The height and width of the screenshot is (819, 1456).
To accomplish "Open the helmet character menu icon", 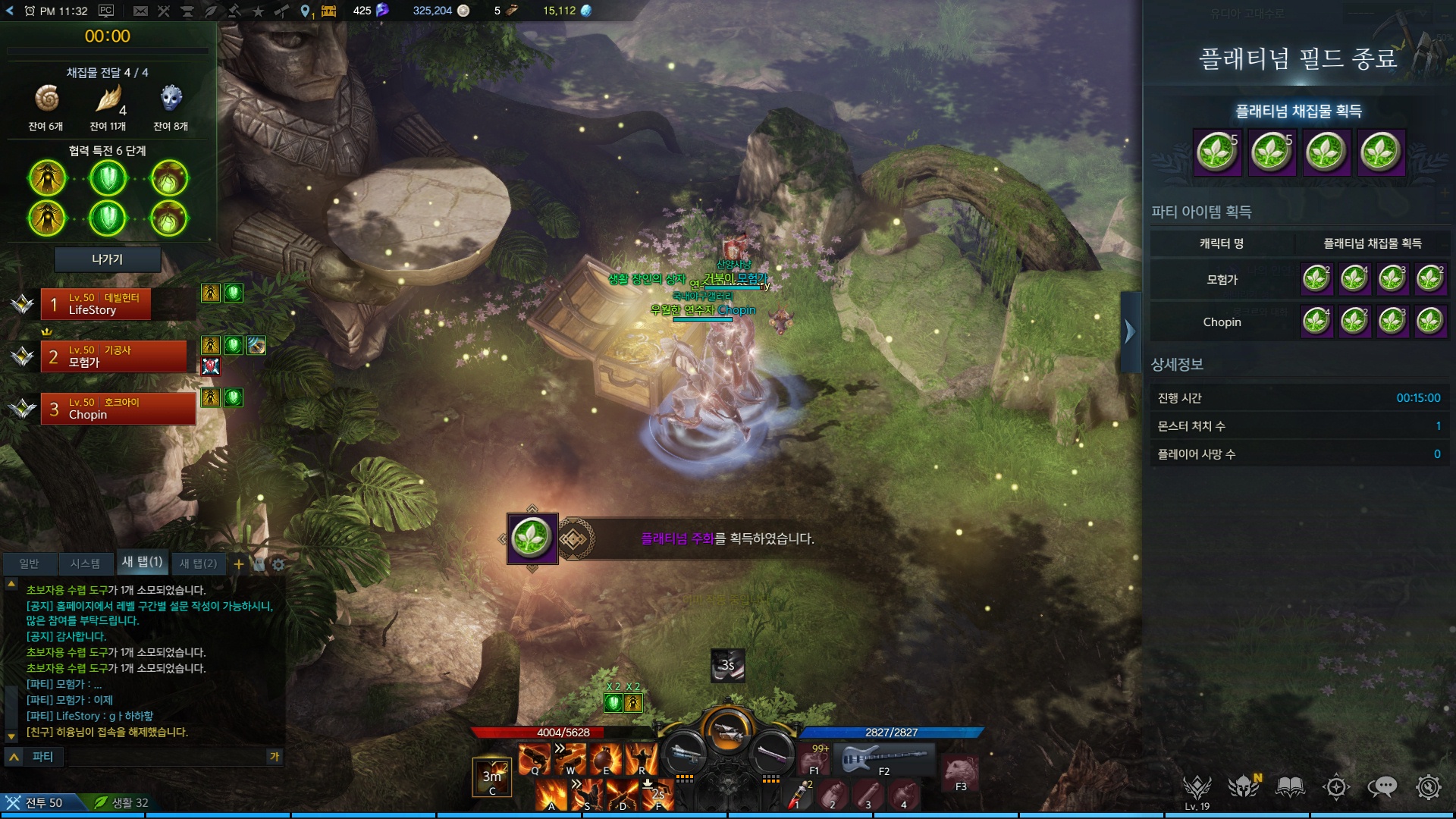I will (1244, 787).
